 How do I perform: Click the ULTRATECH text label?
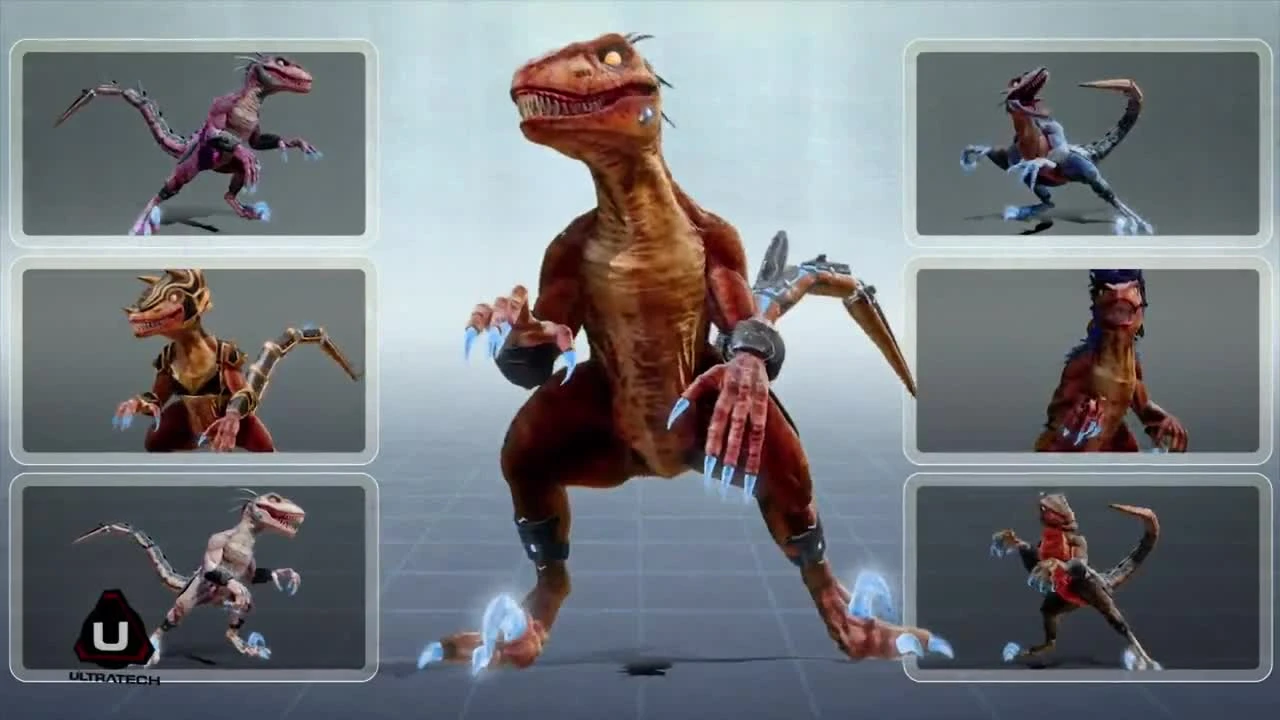[112, 677]
